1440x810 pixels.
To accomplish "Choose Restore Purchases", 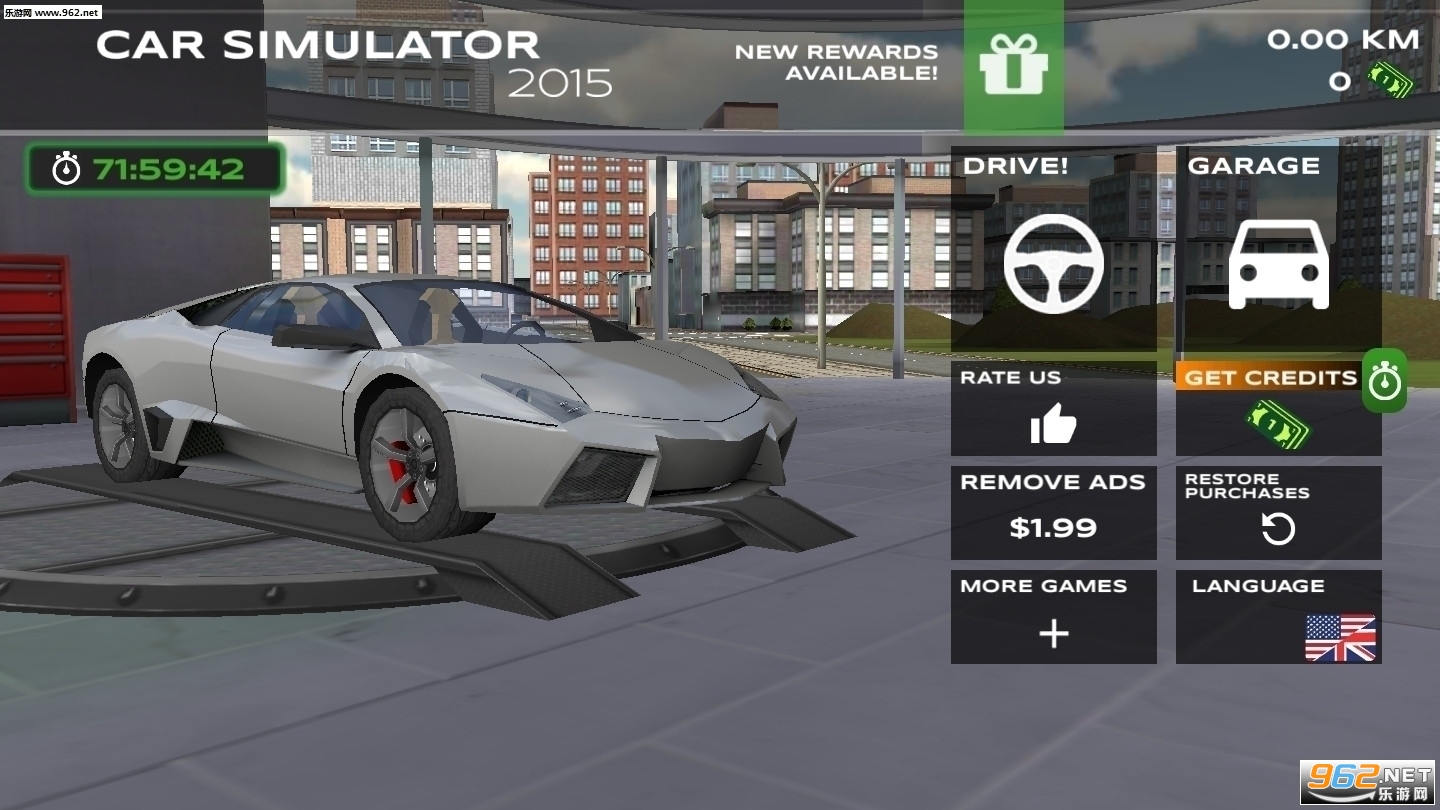I will point(1278,513).
